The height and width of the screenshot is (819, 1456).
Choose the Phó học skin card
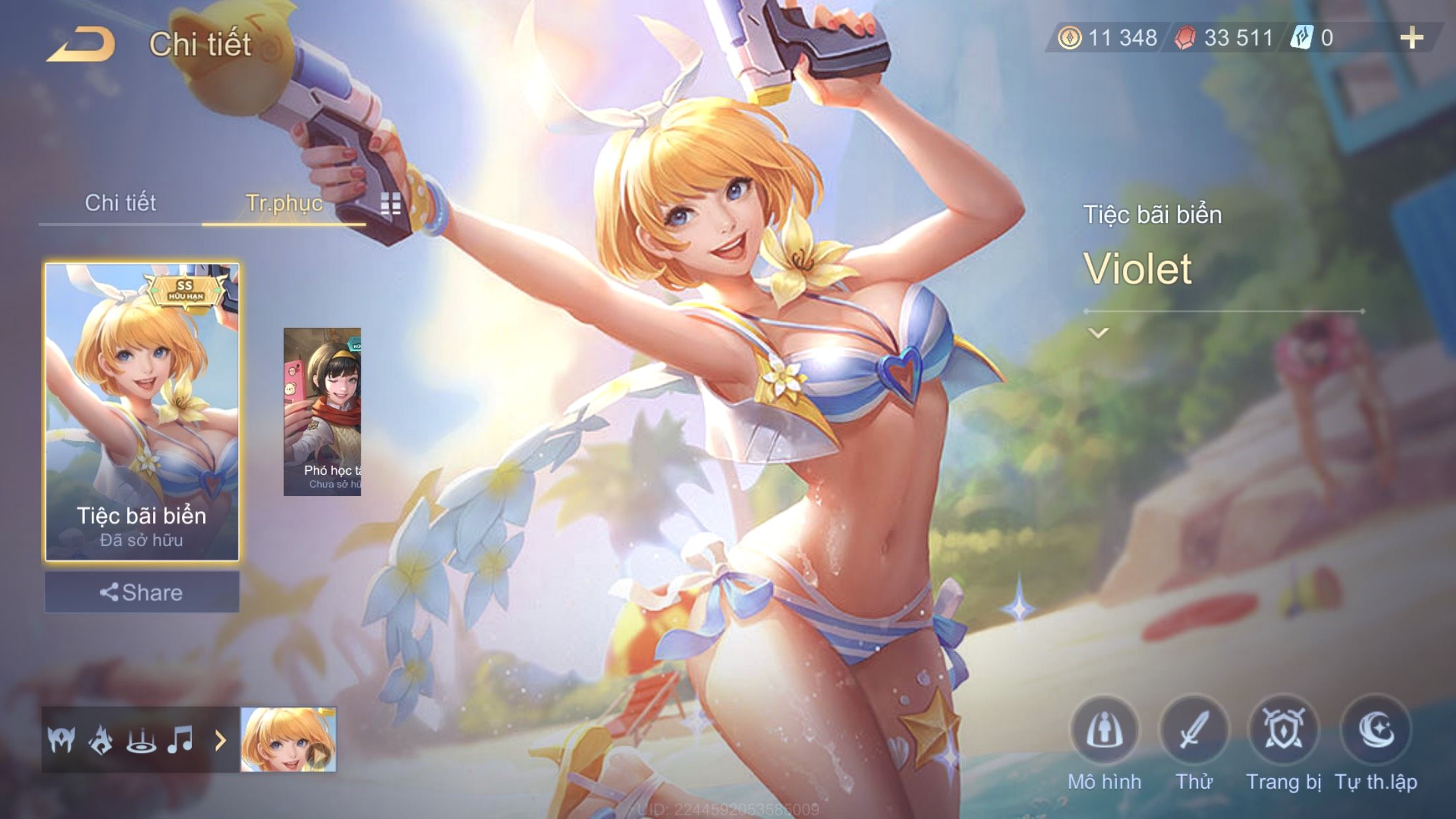coord(322,411)
